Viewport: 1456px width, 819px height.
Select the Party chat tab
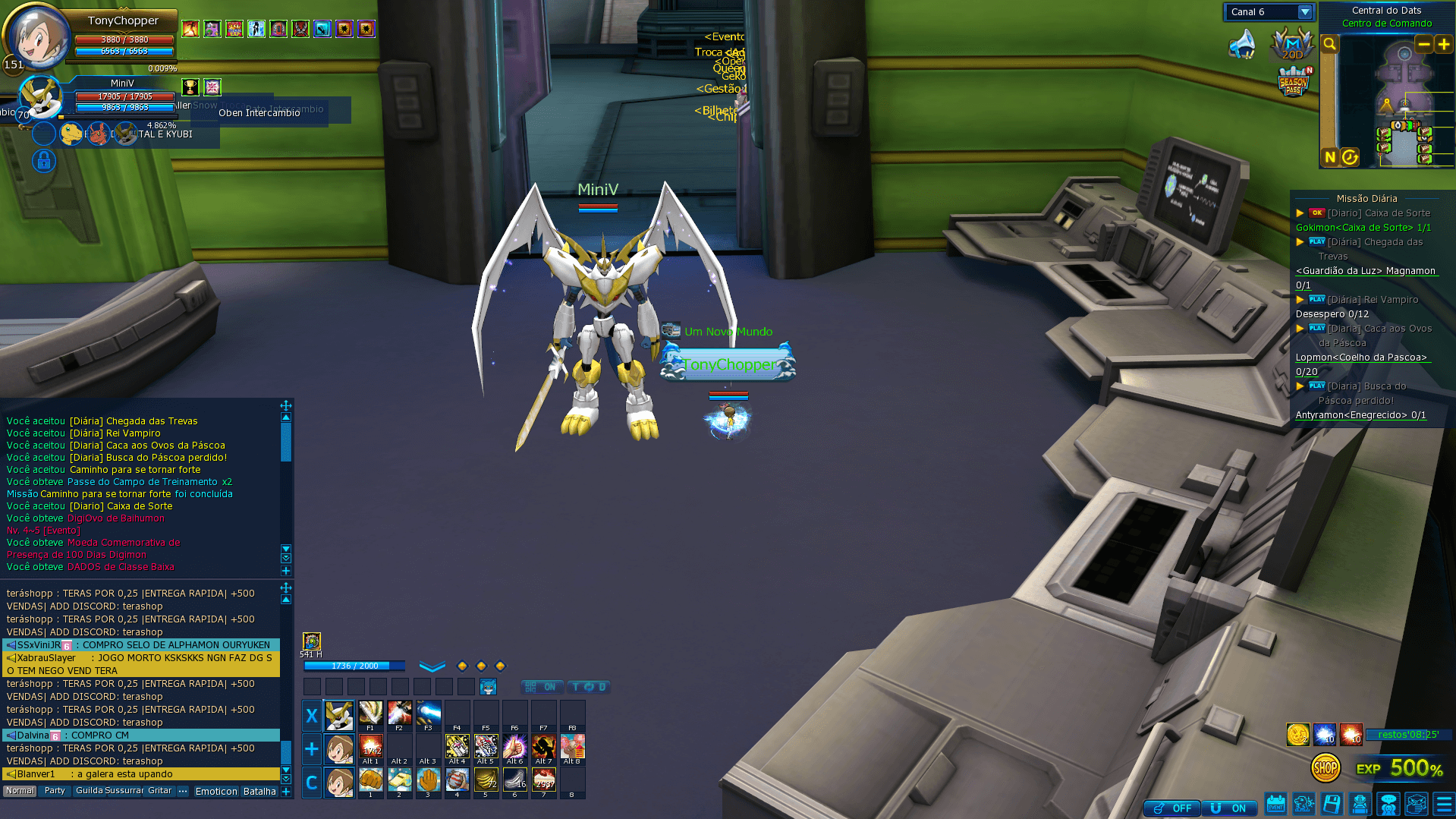pyautogui.click(x=55, y=791)
